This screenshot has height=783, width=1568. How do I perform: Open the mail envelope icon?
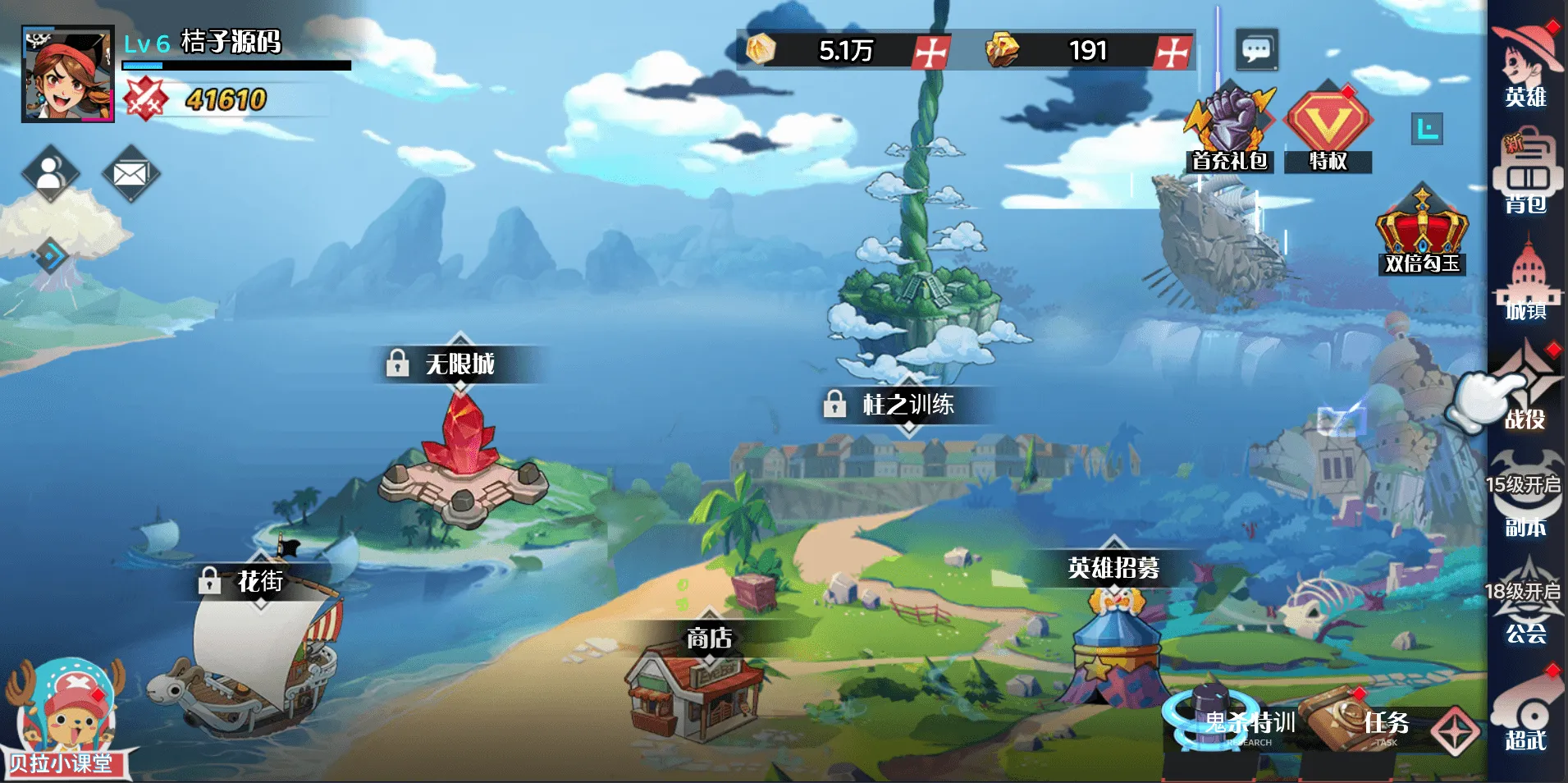130,173
